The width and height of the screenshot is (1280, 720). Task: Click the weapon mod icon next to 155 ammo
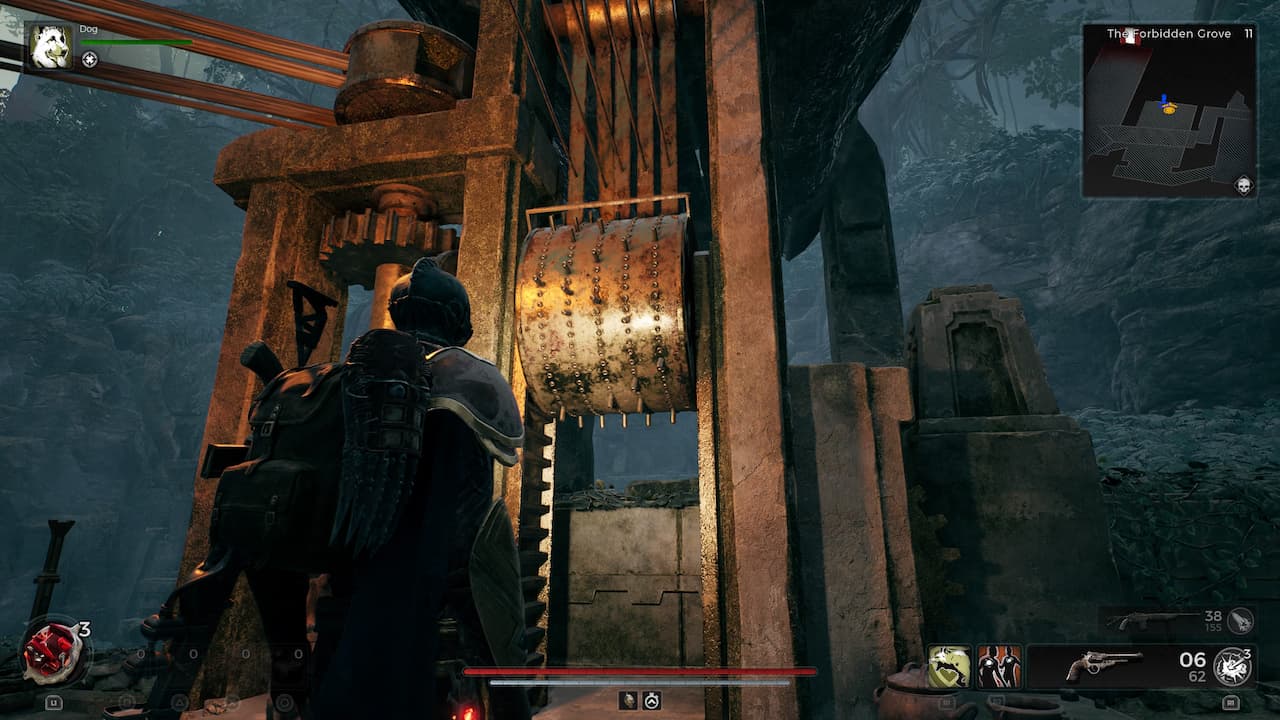tap(1240, 621)
